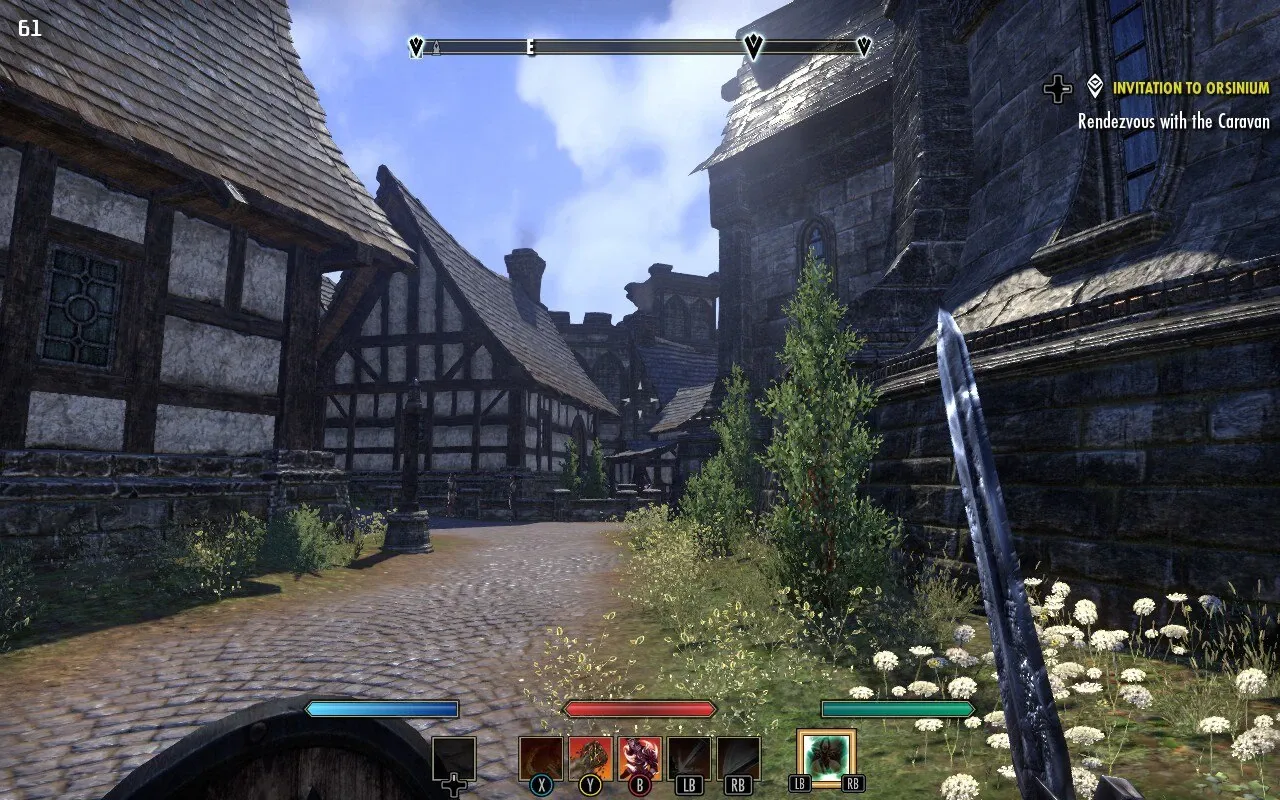Click the rightmost chevron marker on the compass
Screen dimensions: 1280x800
click(x=865, y=46)
